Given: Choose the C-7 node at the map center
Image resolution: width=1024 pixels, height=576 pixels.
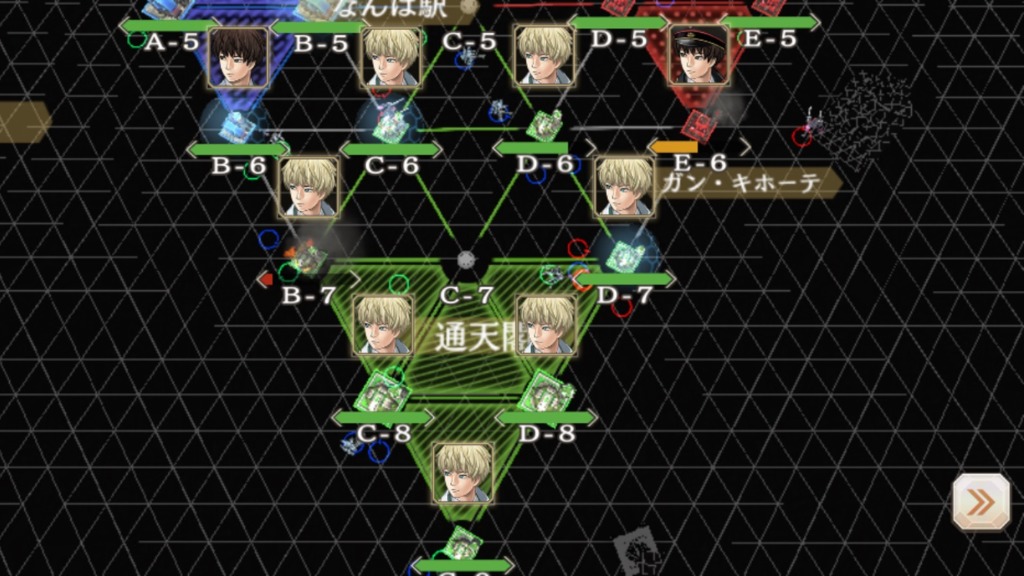Looking at the screenshot, I should [466, 296].
